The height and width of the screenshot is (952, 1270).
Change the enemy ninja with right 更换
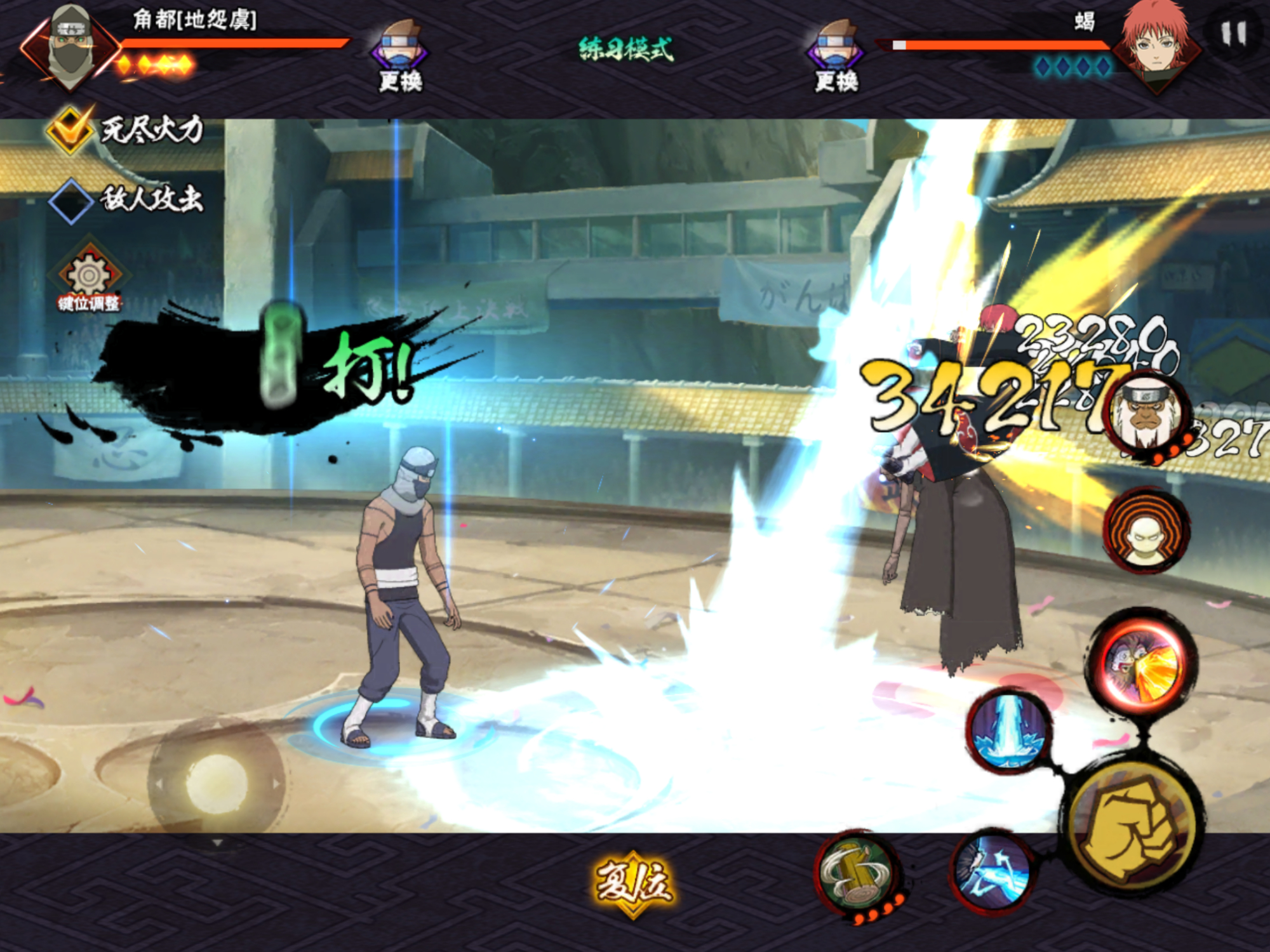pos(836,56)
